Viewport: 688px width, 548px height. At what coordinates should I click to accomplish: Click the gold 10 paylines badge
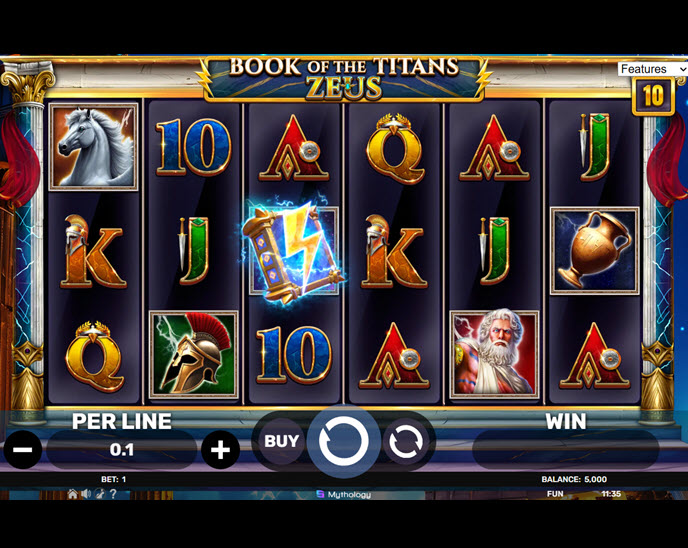pyautogui.click(x=652, y=96)
